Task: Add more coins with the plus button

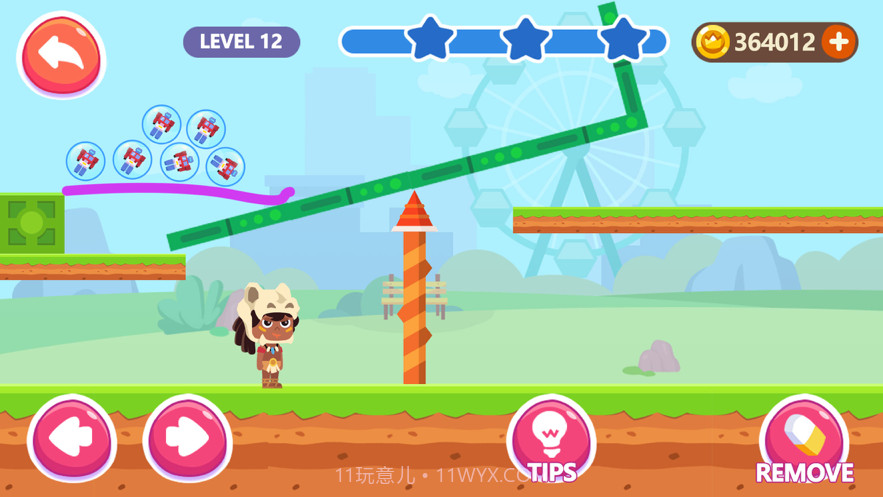Action: coord(838,42)
